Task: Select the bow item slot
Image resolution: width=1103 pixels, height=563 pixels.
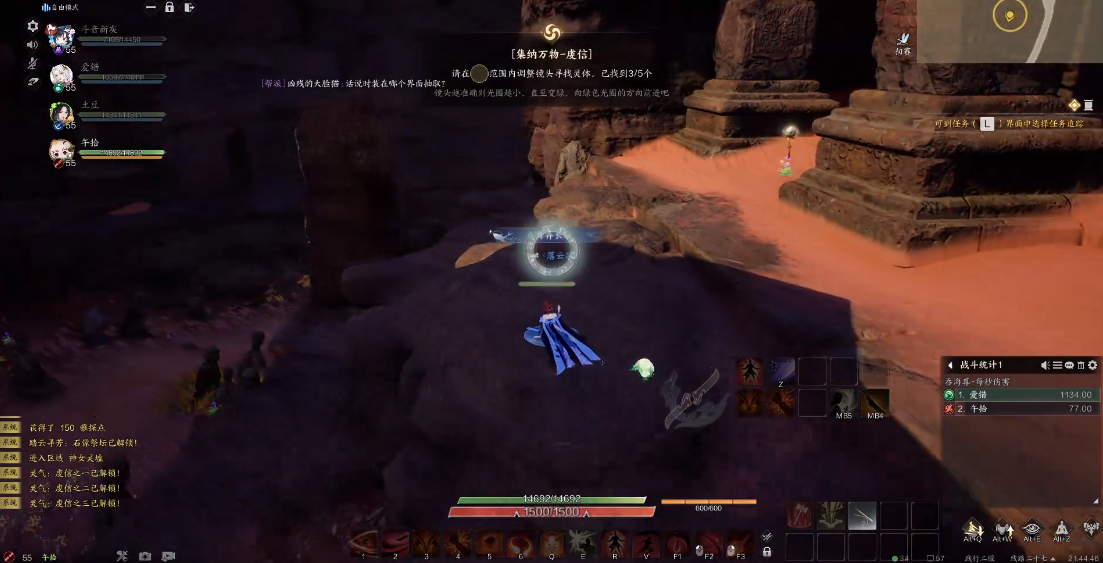Action: (x=862, y=515)
